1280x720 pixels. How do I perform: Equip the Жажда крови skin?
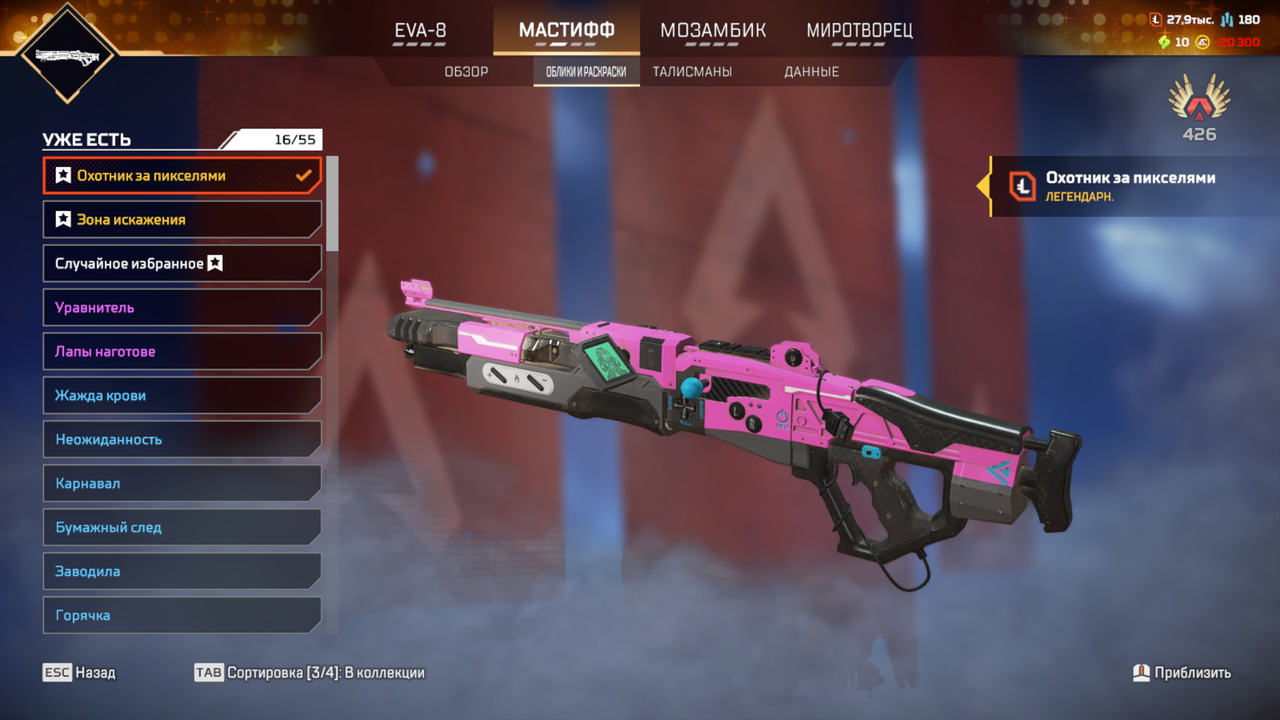[182, 396]
